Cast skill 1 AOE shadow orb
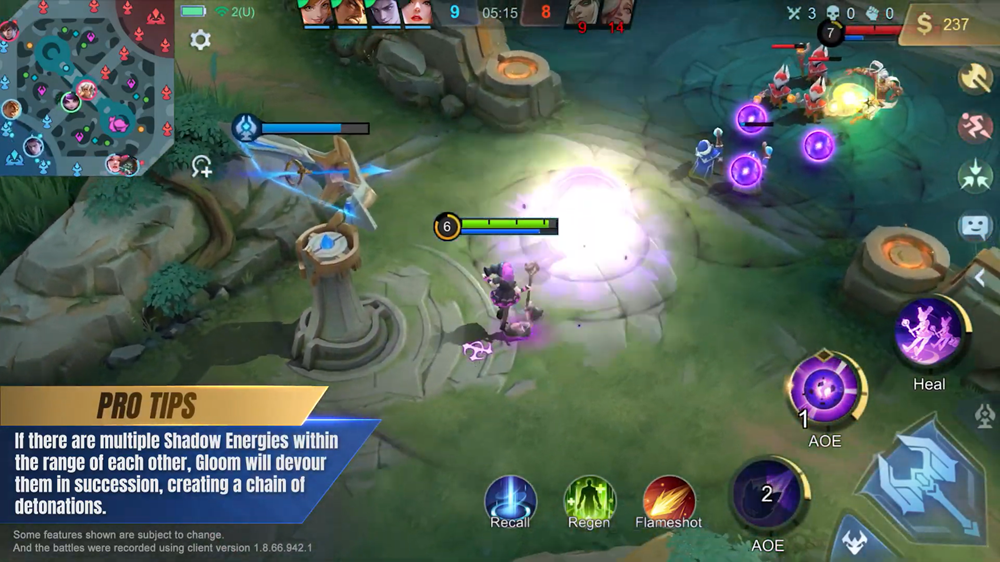The height and width of the screenshot is (562, 1000). tap(823, 390)
